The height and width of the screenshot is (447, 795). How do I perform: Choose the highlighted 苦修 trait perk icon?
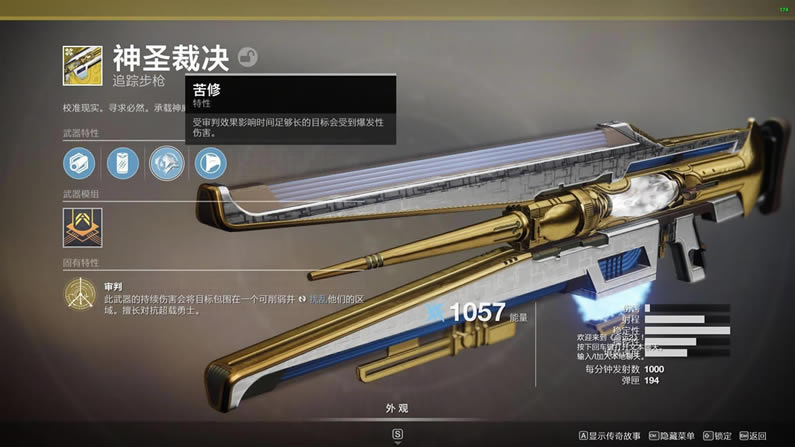(x=167, y=162)
